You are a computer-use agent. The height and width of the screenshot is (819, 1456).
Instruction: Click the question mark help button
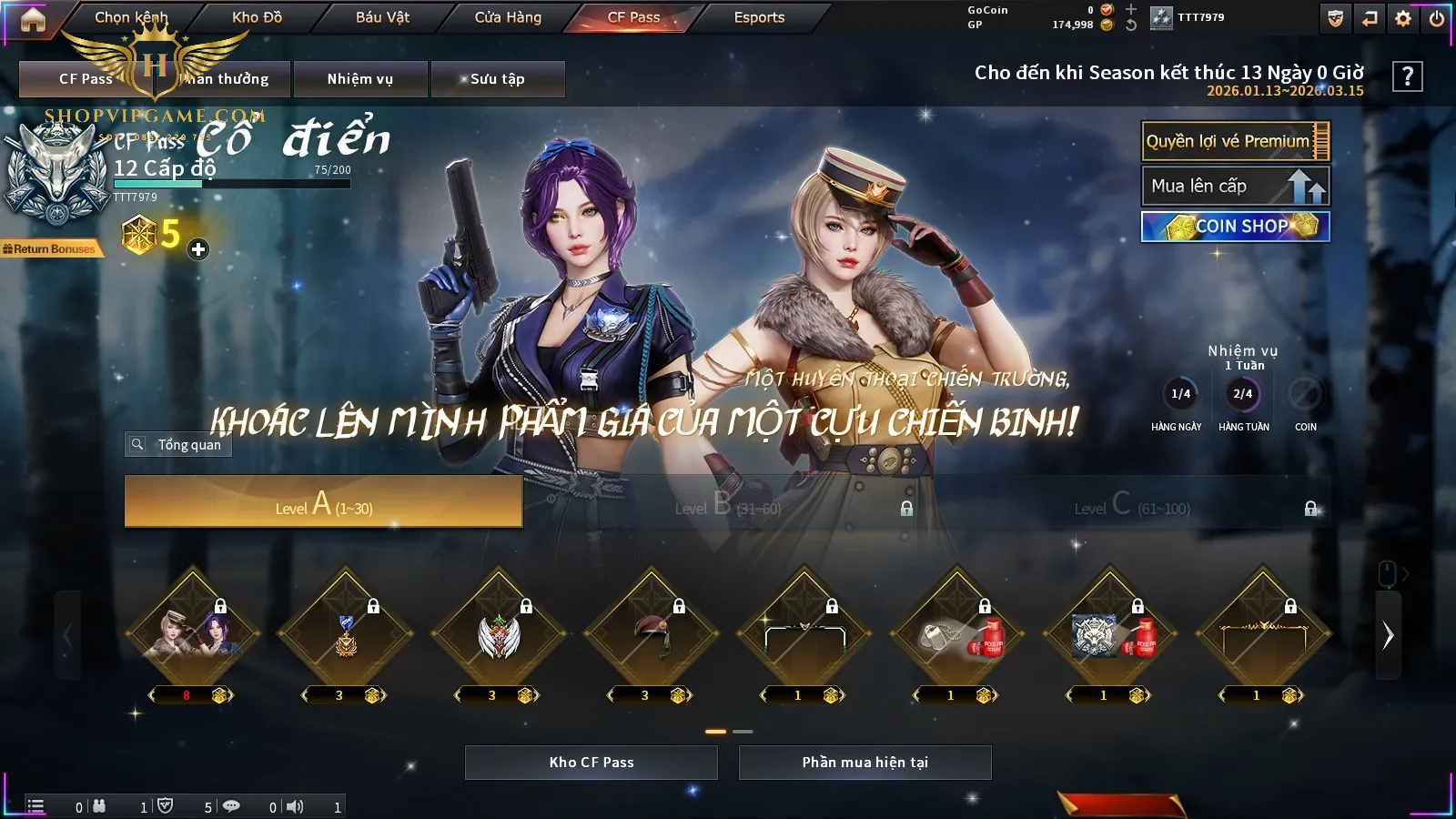pyautogui.click(x=1407, y=76)
